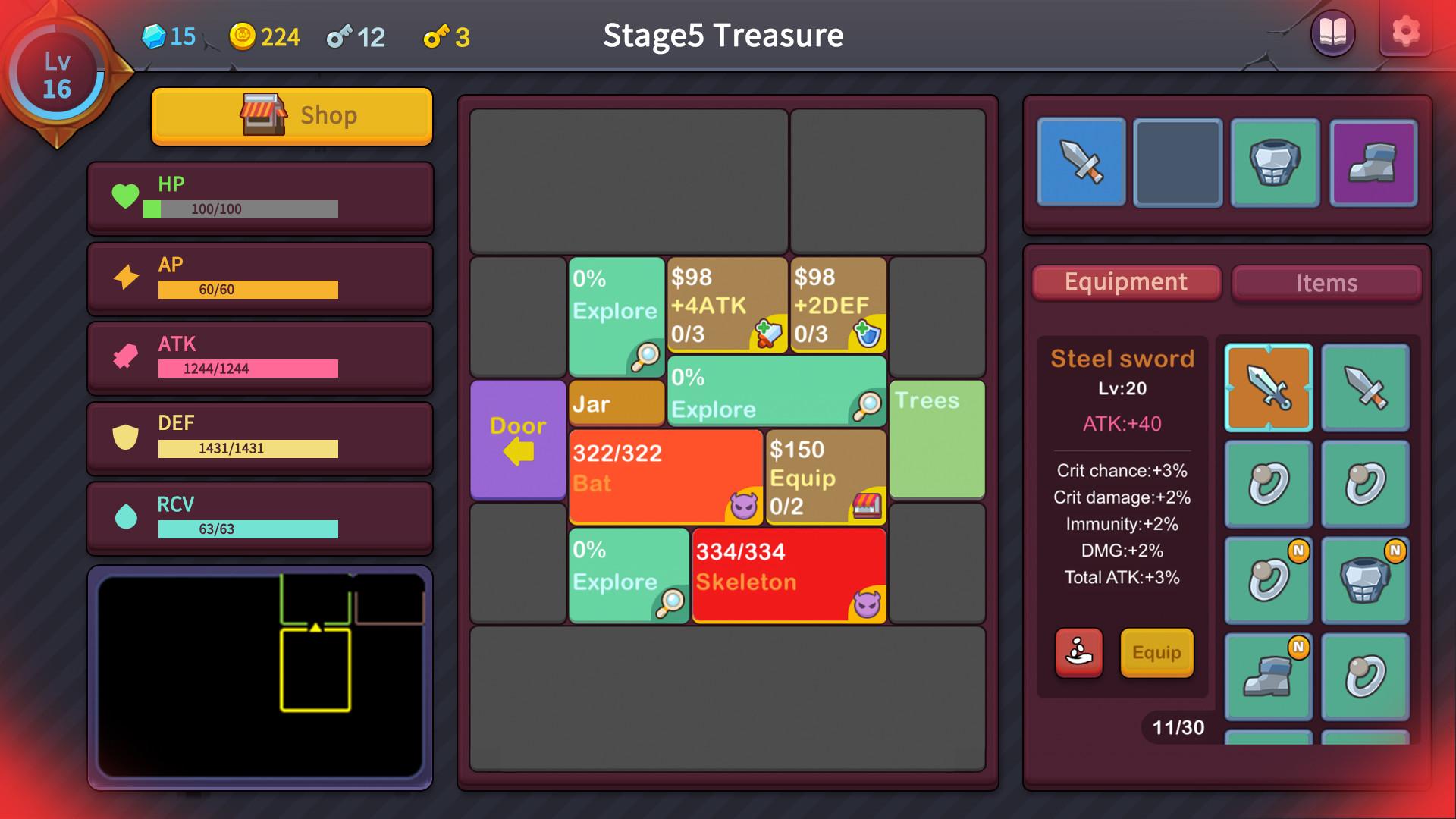The image size is (1456, 819).
Task: Click the gem currency icon
Action: pyautogui.click(x=154, y=35)
